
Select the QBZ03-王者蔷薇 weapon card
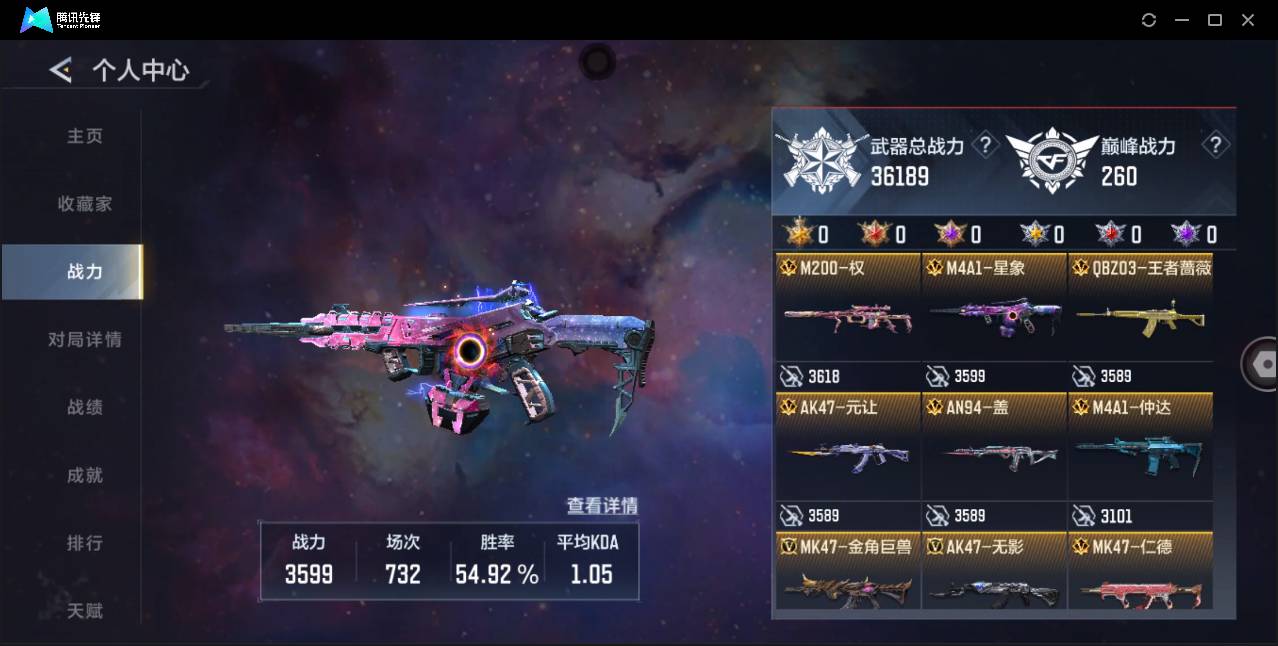(1140, 318)
